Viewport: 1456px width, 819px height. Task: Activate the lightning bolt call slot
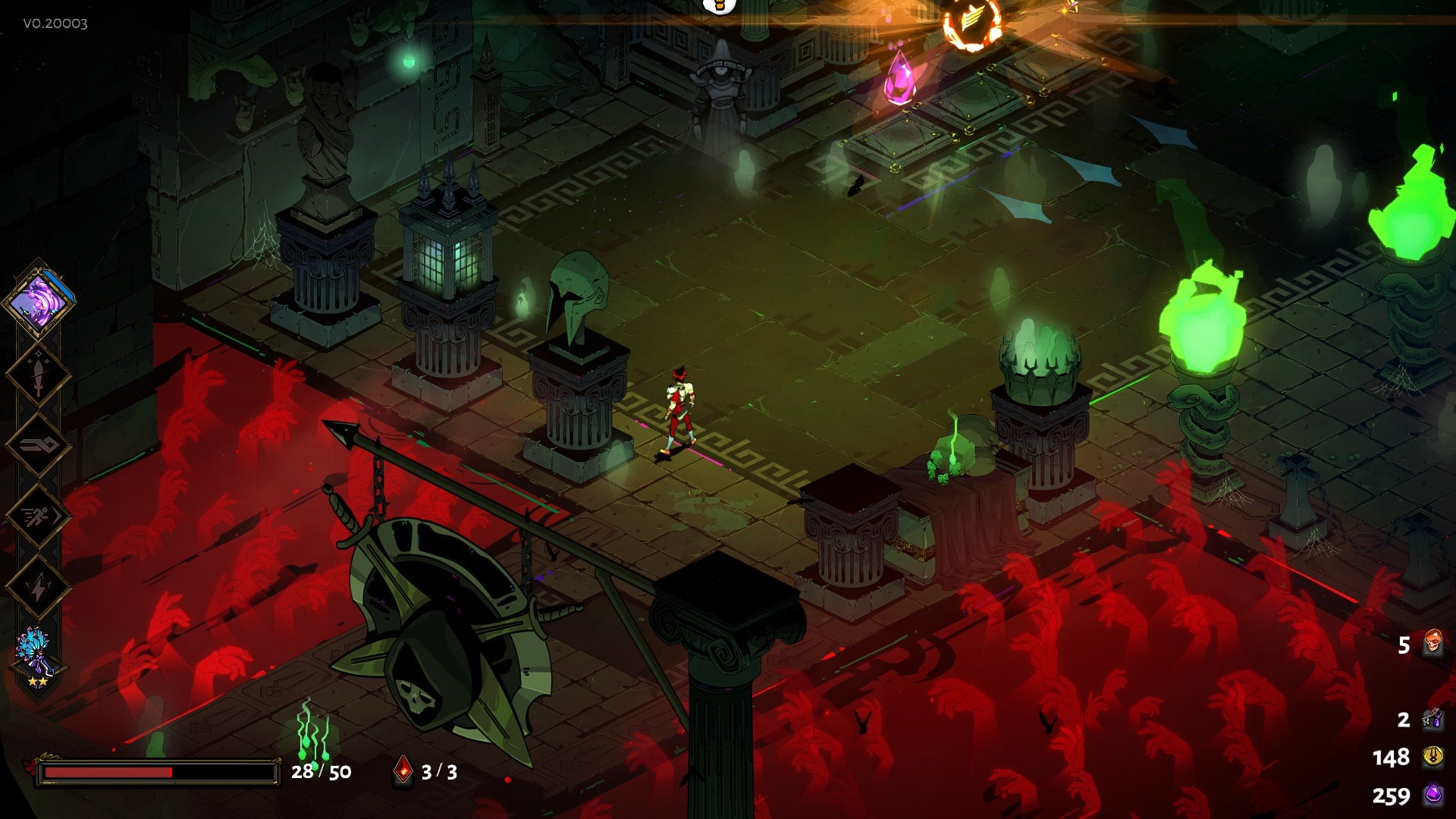(38, 587)
